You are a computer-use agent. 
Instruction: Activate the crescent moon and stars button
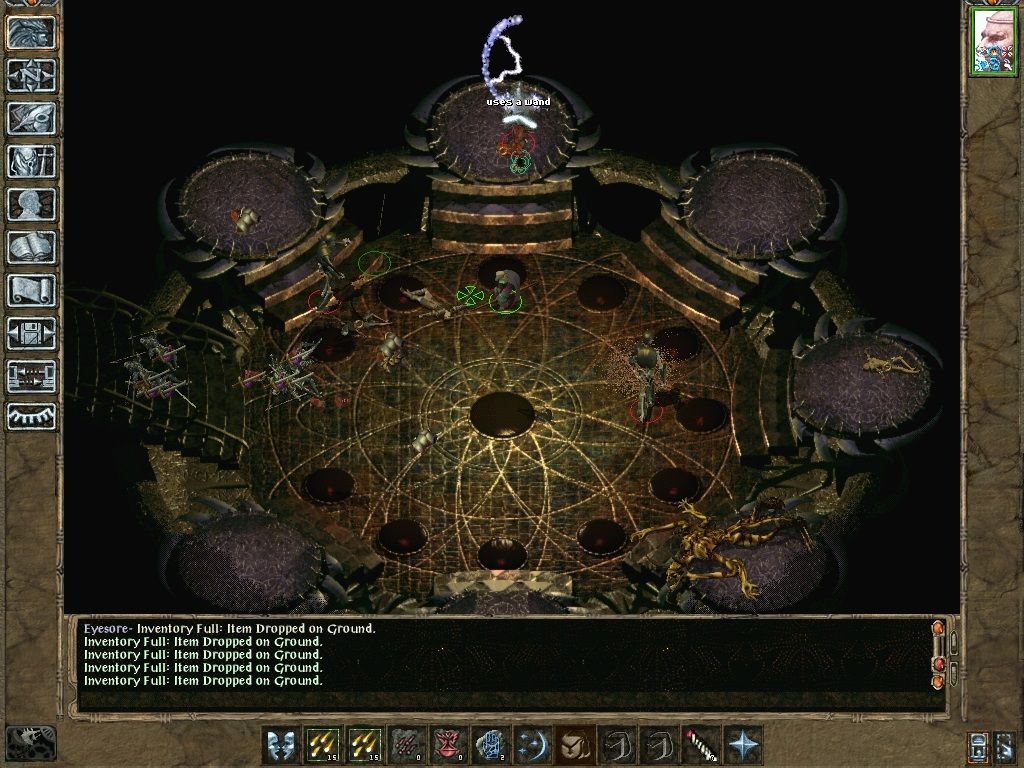(x=533, y=745)
